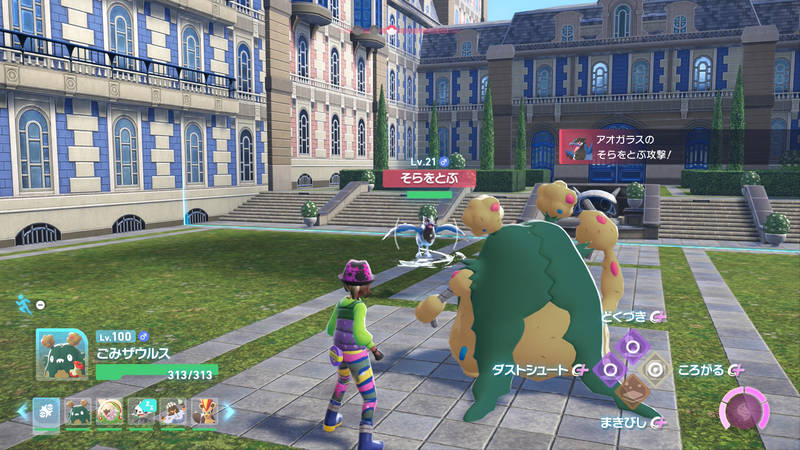Select the targeted enemy's そらをとぶ label
Viewport: 800px width, 450px height.
pyautogui.click(x=429, y=177)
